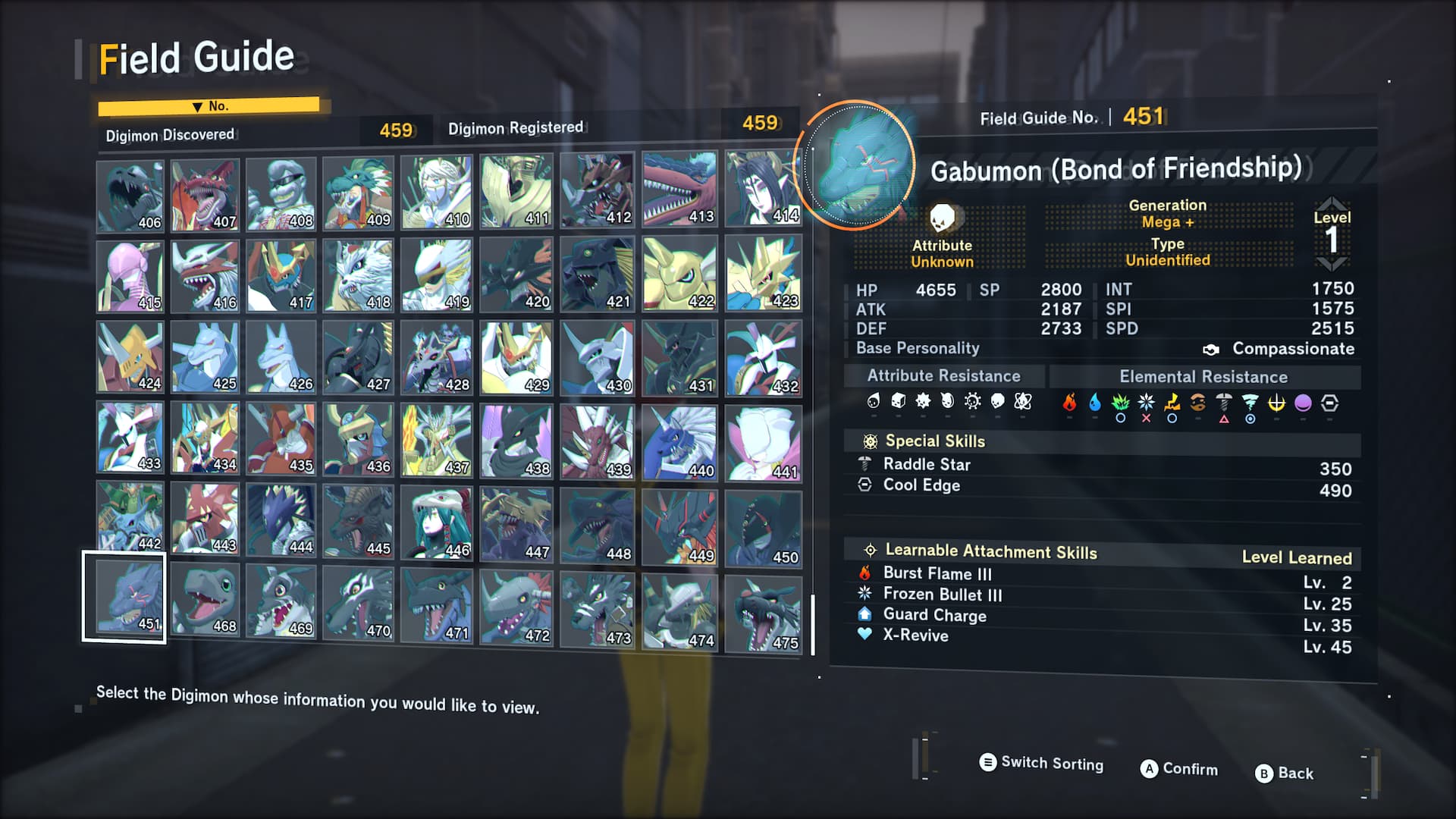This screenshot has height=819, width=1456.
Task: Pick Digimon entry number 429
Action: coord(516,357)
